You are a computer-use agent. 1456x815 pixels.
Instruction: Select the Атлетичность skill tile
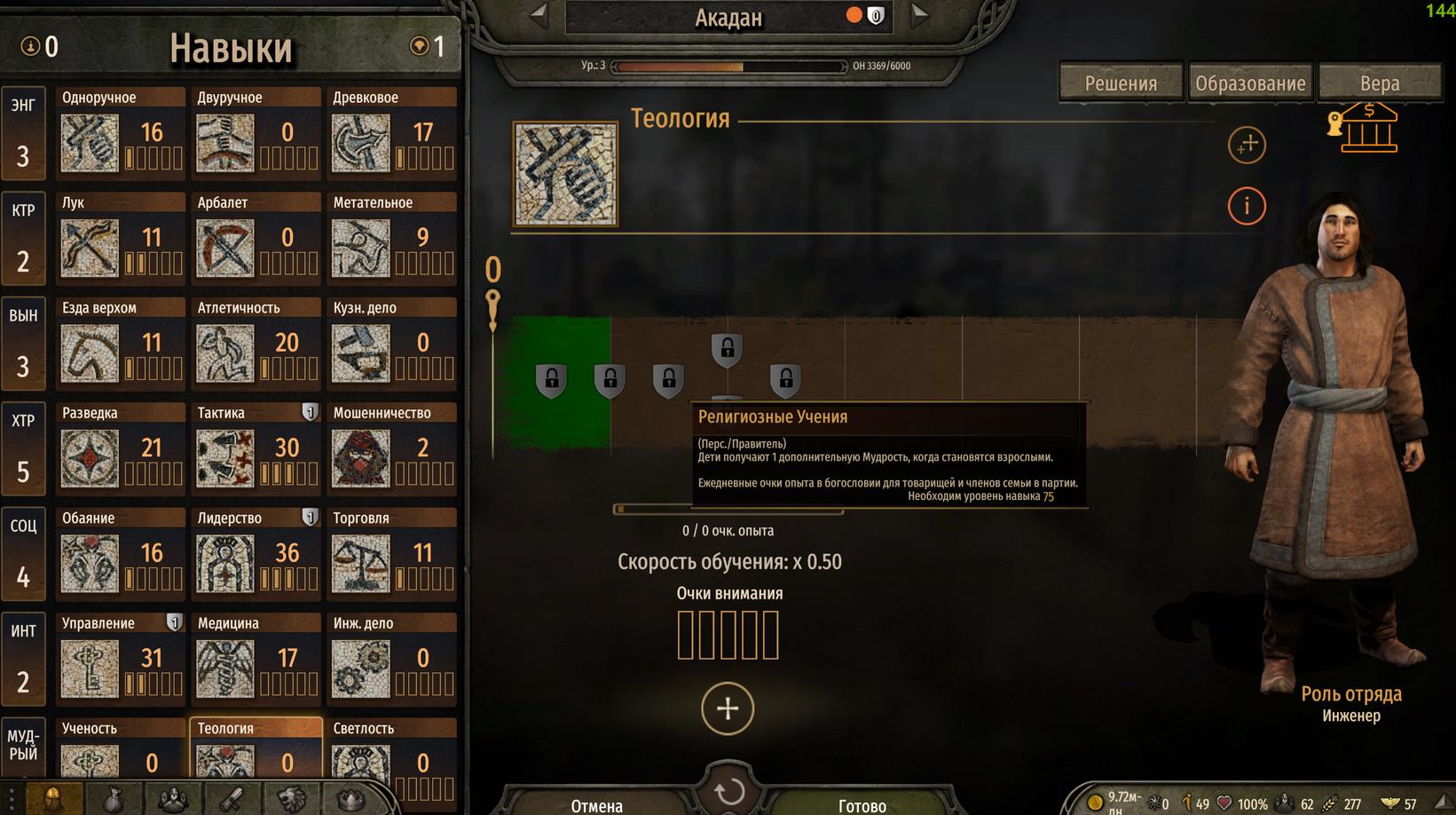click(x=256, y=344)
